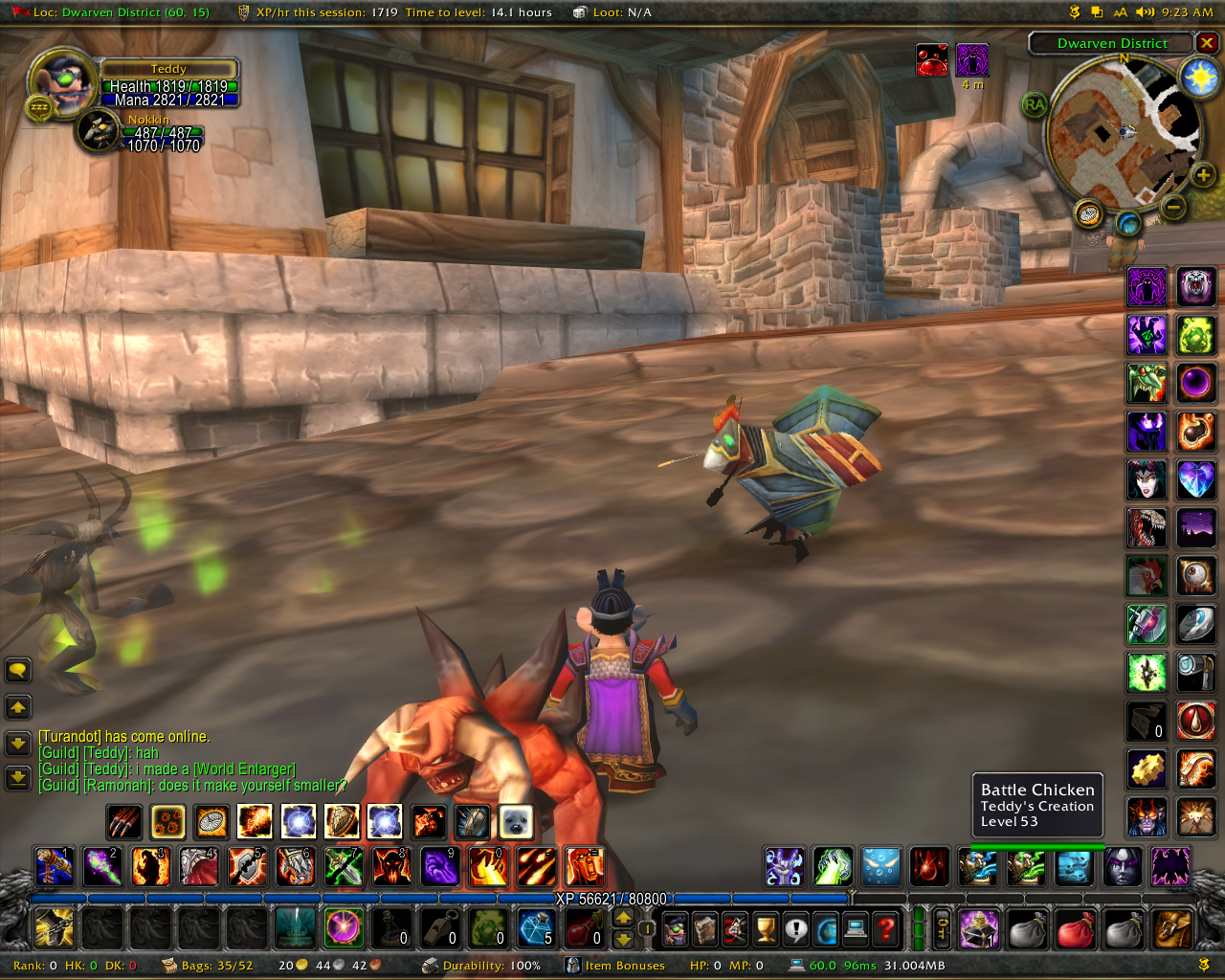The height and width of the screenshot is (980, 1225).
Task: Click the green RA minimap button
Action: pos(1035,104)
